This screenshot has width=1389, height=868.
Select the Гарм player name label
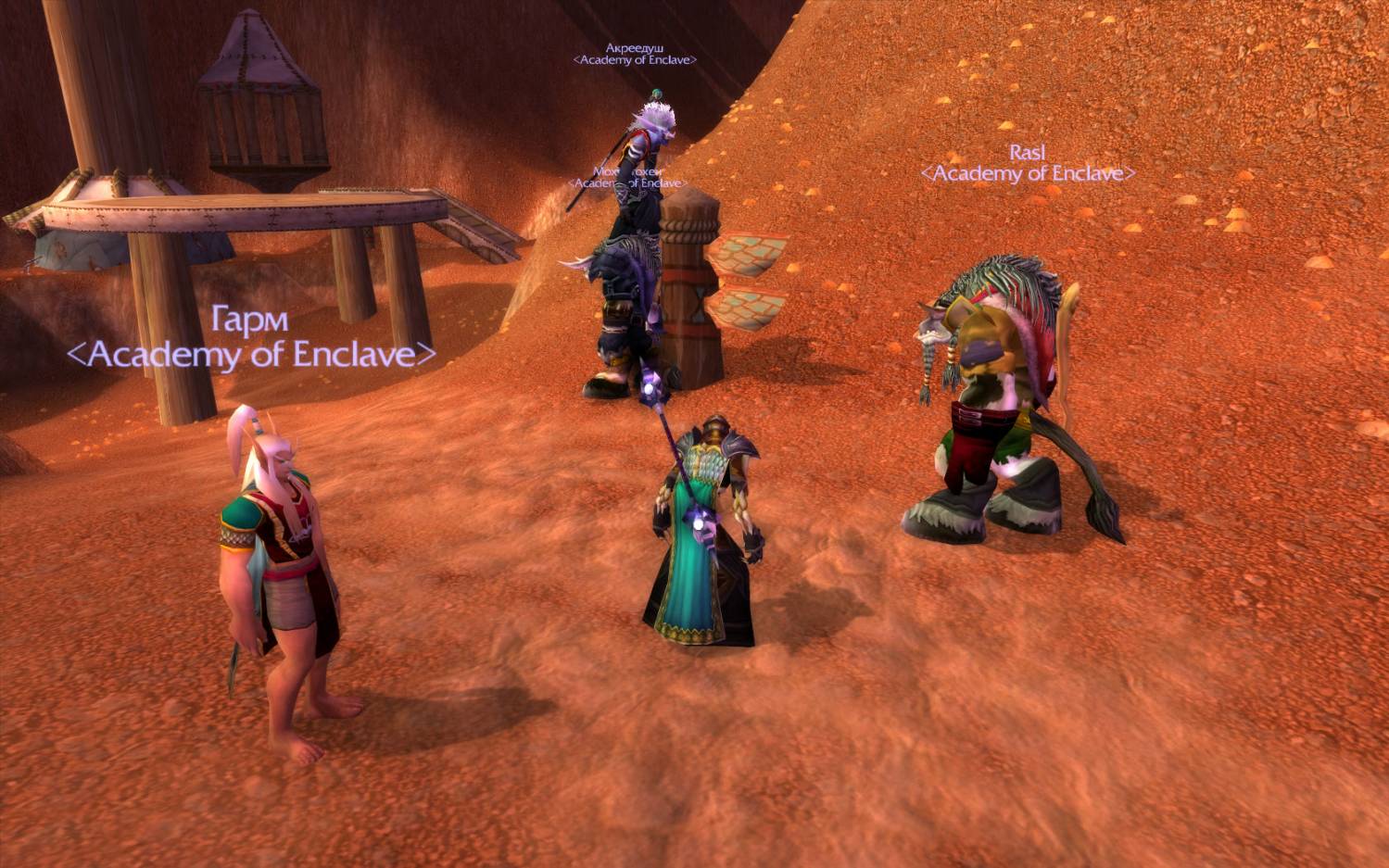(x=250, y=320)
